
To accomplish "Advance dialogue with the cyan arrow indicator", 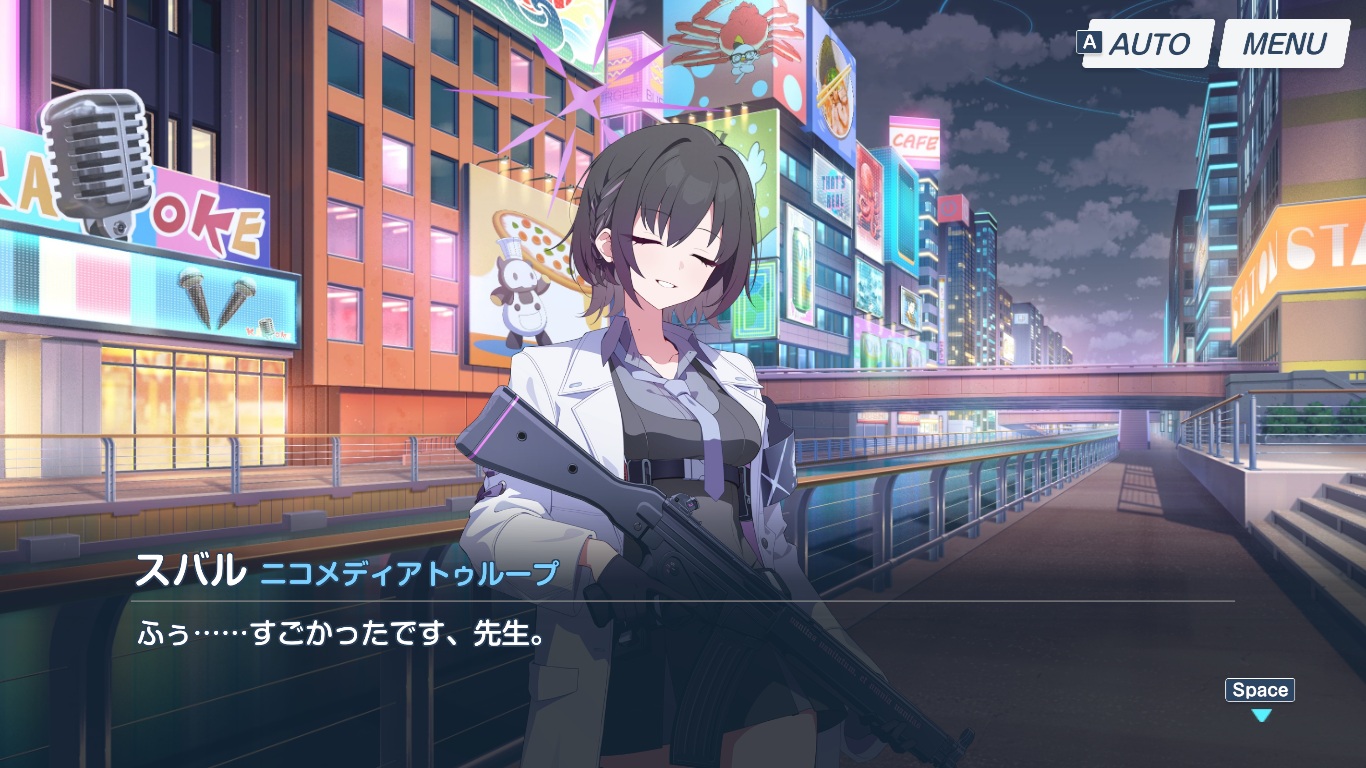I will pos(1262,715).
